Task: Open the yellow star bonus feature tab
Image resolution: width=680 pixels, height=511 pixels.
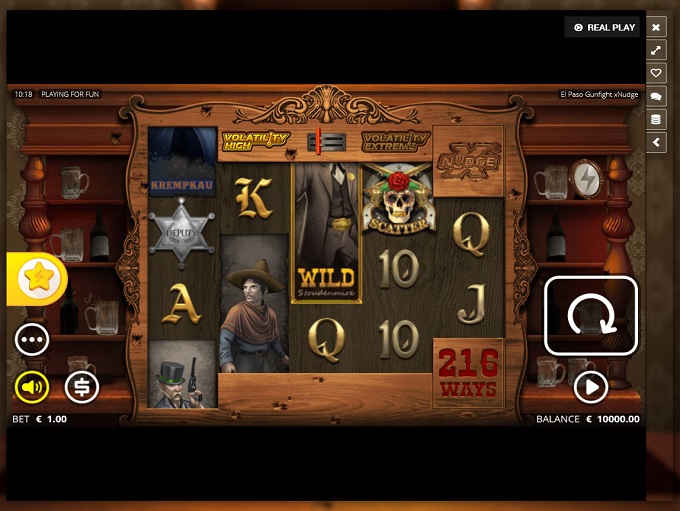Action: pyautogui.click(x=38, y=278)
